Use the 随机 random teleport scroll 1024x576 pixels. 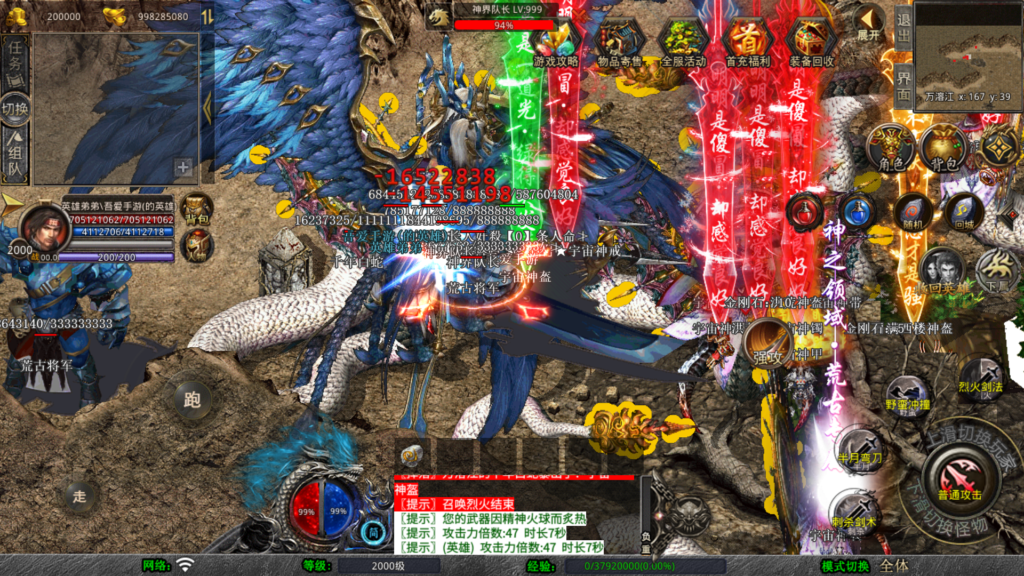click(911, 212)
